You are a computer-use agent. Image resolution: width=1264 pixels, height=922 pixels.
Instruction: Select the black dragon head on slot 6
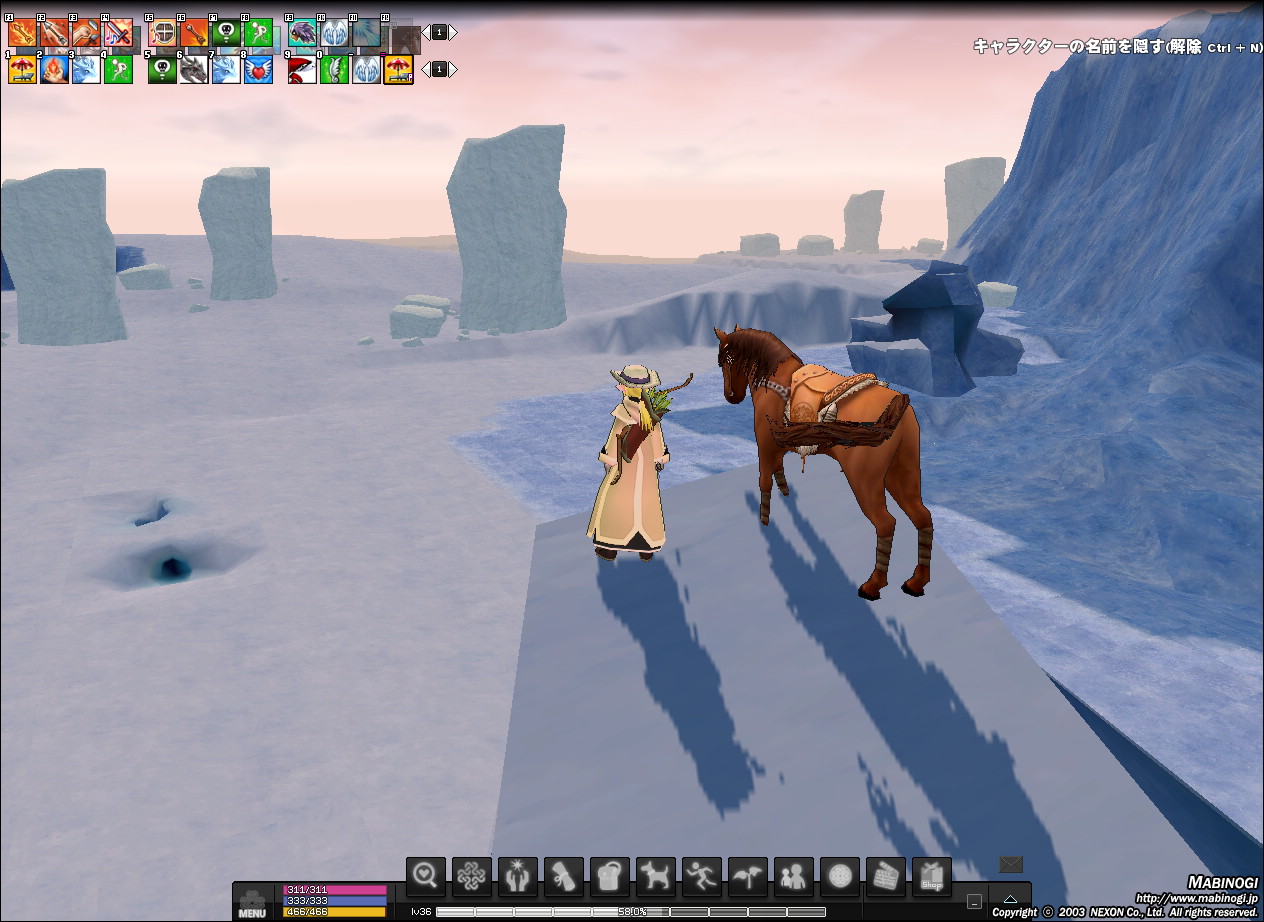point(194,69)
